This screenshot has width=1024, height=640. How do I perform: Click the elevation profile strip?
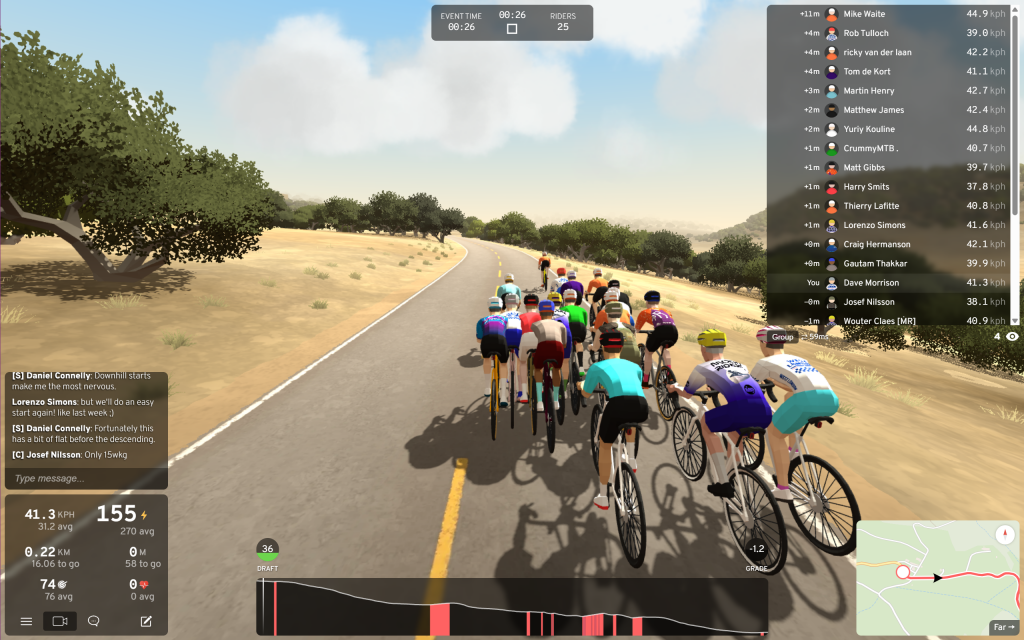click(512, 607)
